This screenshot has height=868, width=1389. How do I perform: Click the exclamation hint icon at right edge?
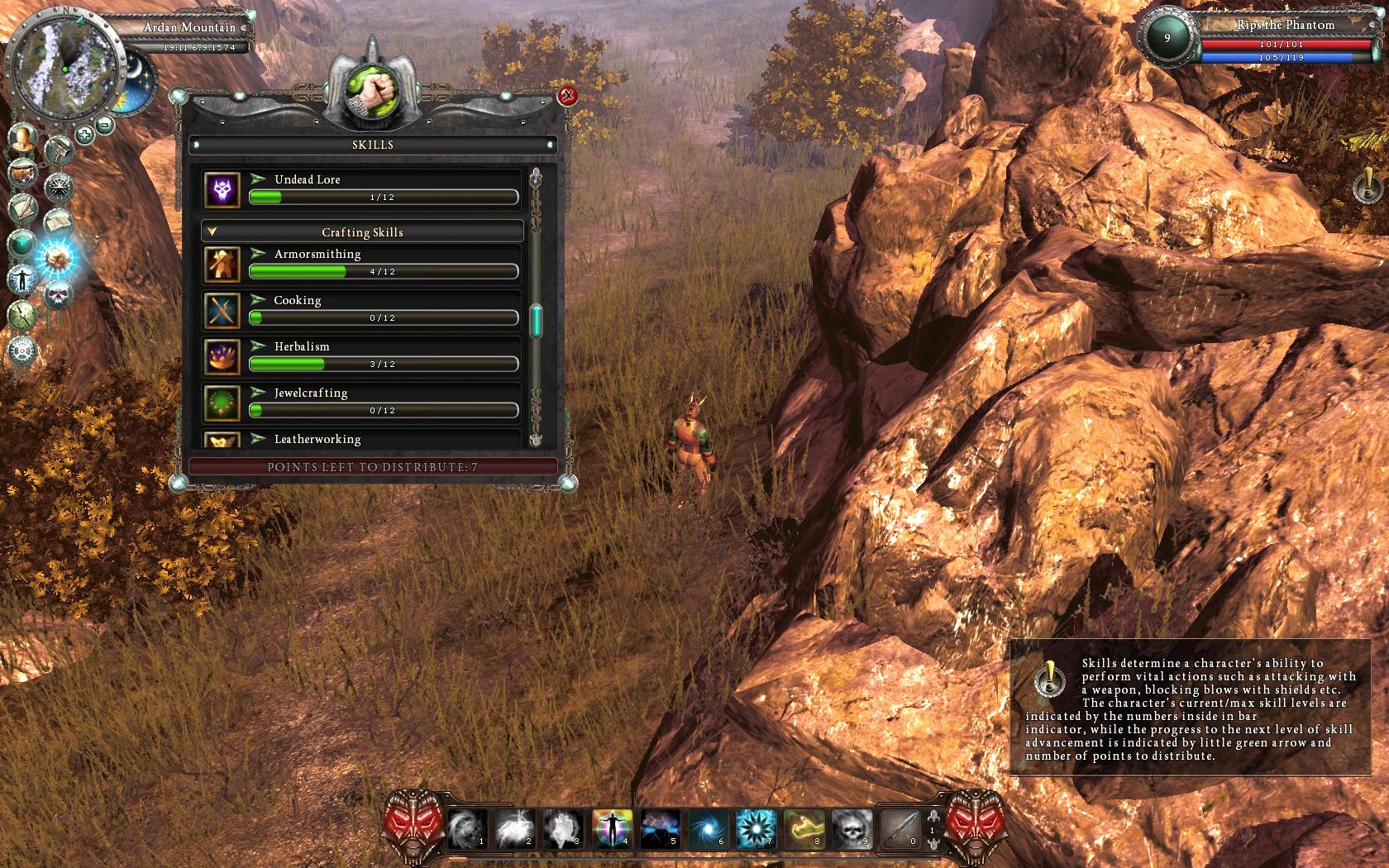(1368, 186)
